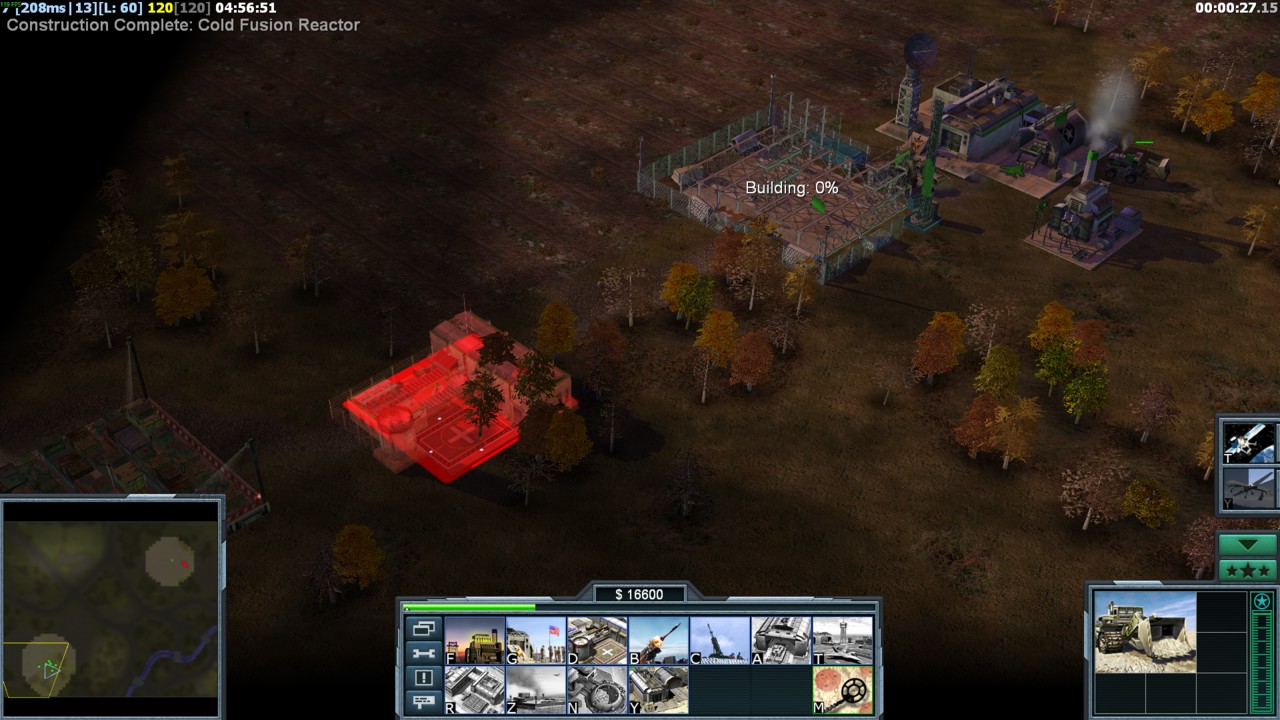Choose the War Factory build icon
Viewport: 1280px width, 720px height.
[781, 640]
